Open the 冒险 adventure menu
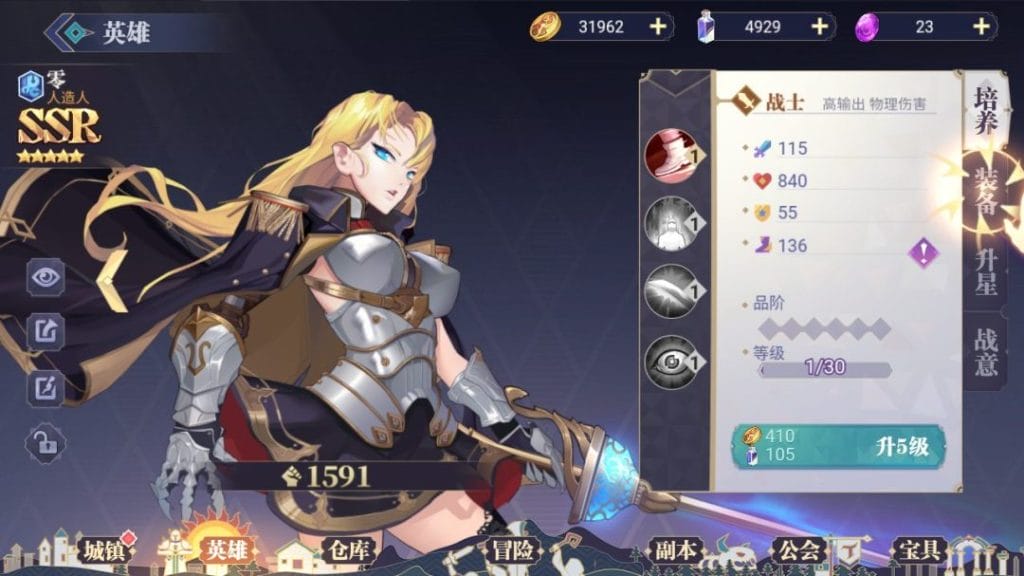1024x576 pixels. pyautogui.click(x=511, y=550)
